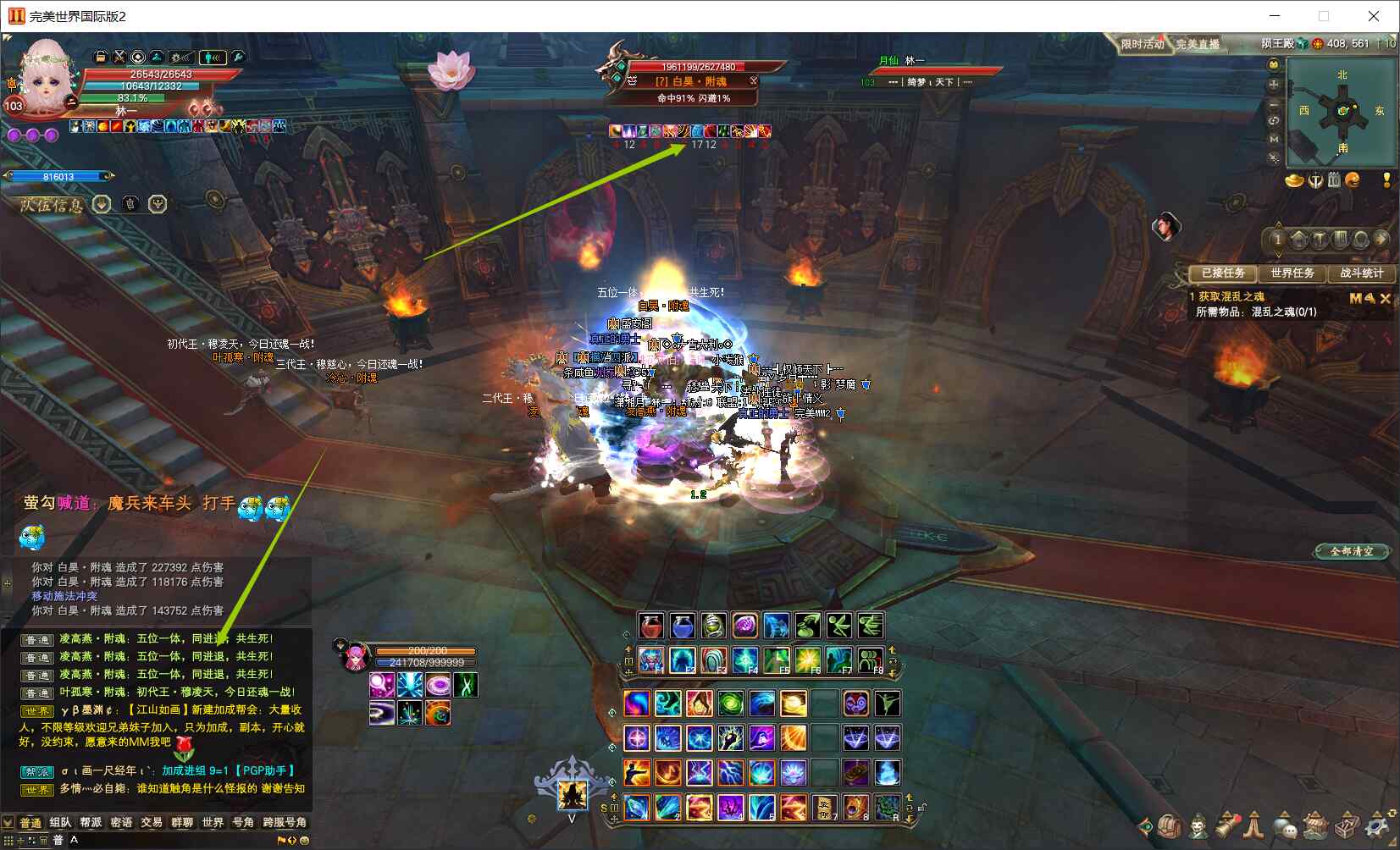
Task: Open the tracked quest 获取混乱之魂
Action: [1231, 296]
